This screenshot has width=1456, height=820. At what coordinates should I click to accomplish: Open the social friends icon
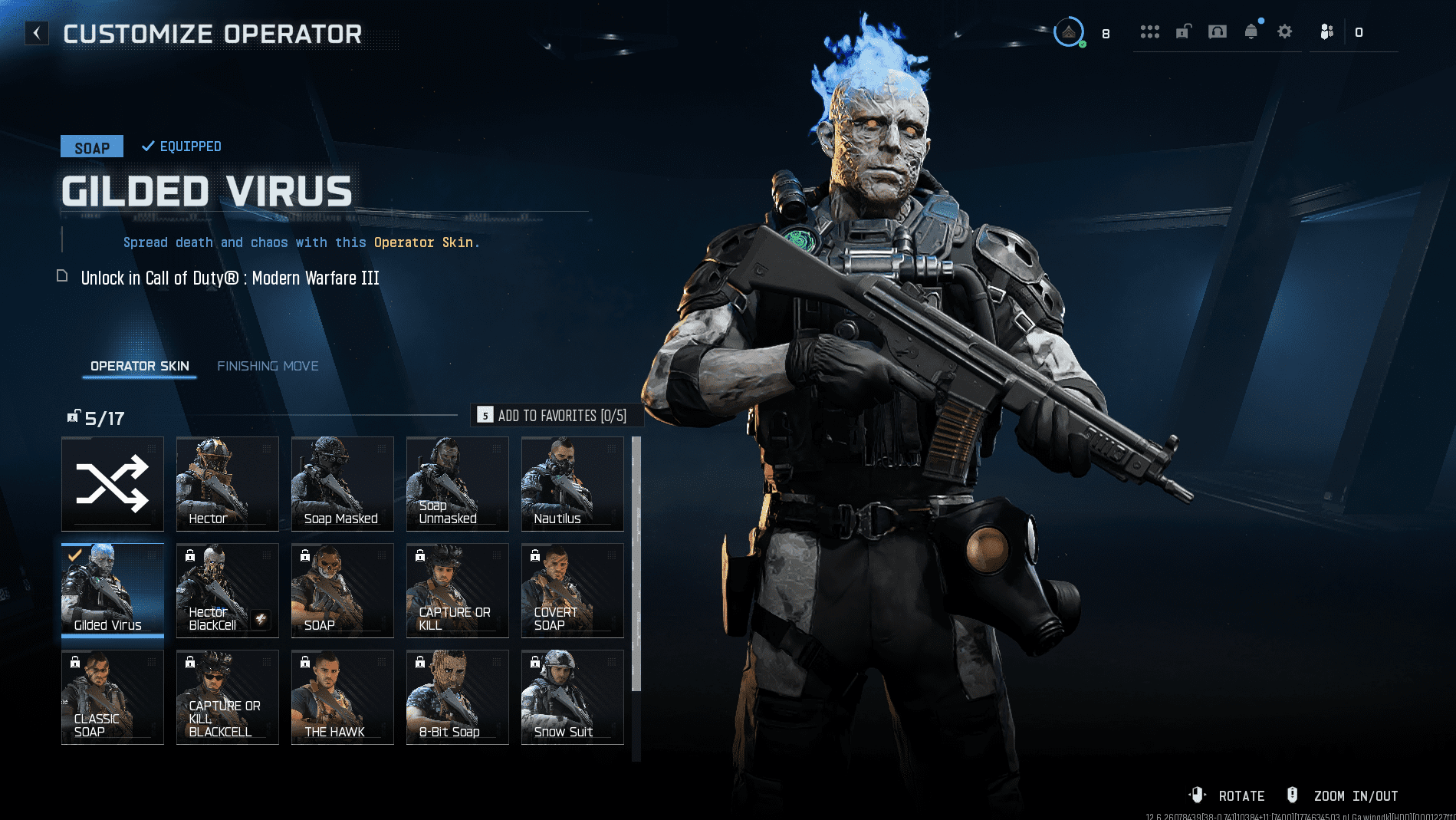[1327, 31]
